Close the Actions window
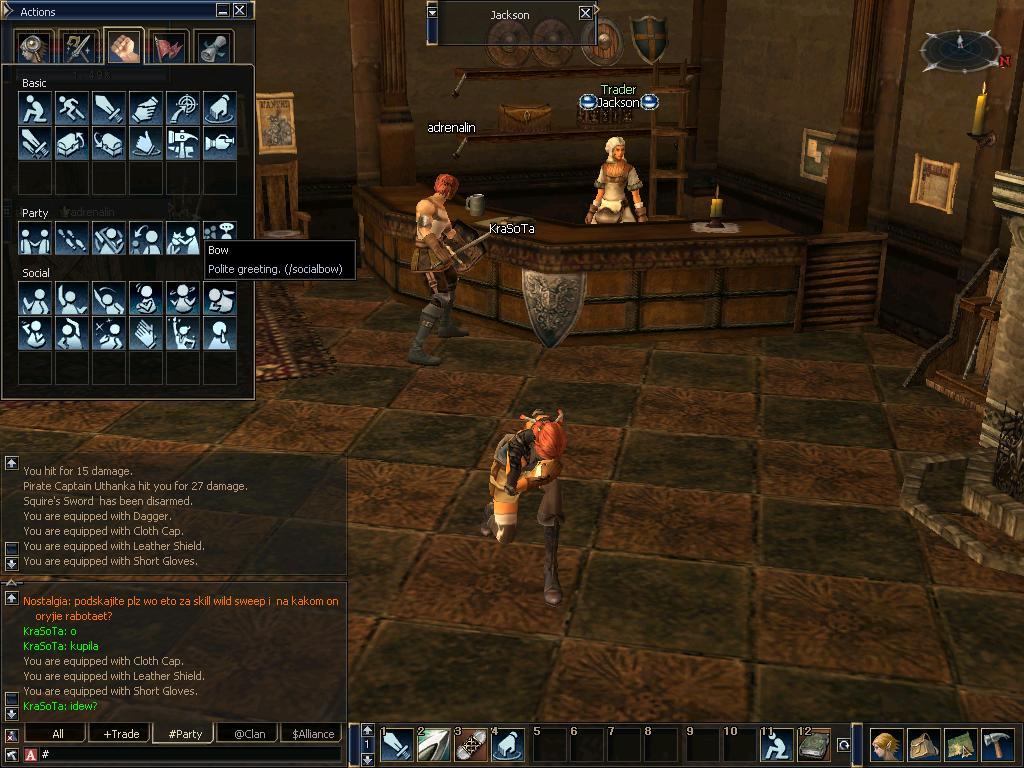 point(240,11)
